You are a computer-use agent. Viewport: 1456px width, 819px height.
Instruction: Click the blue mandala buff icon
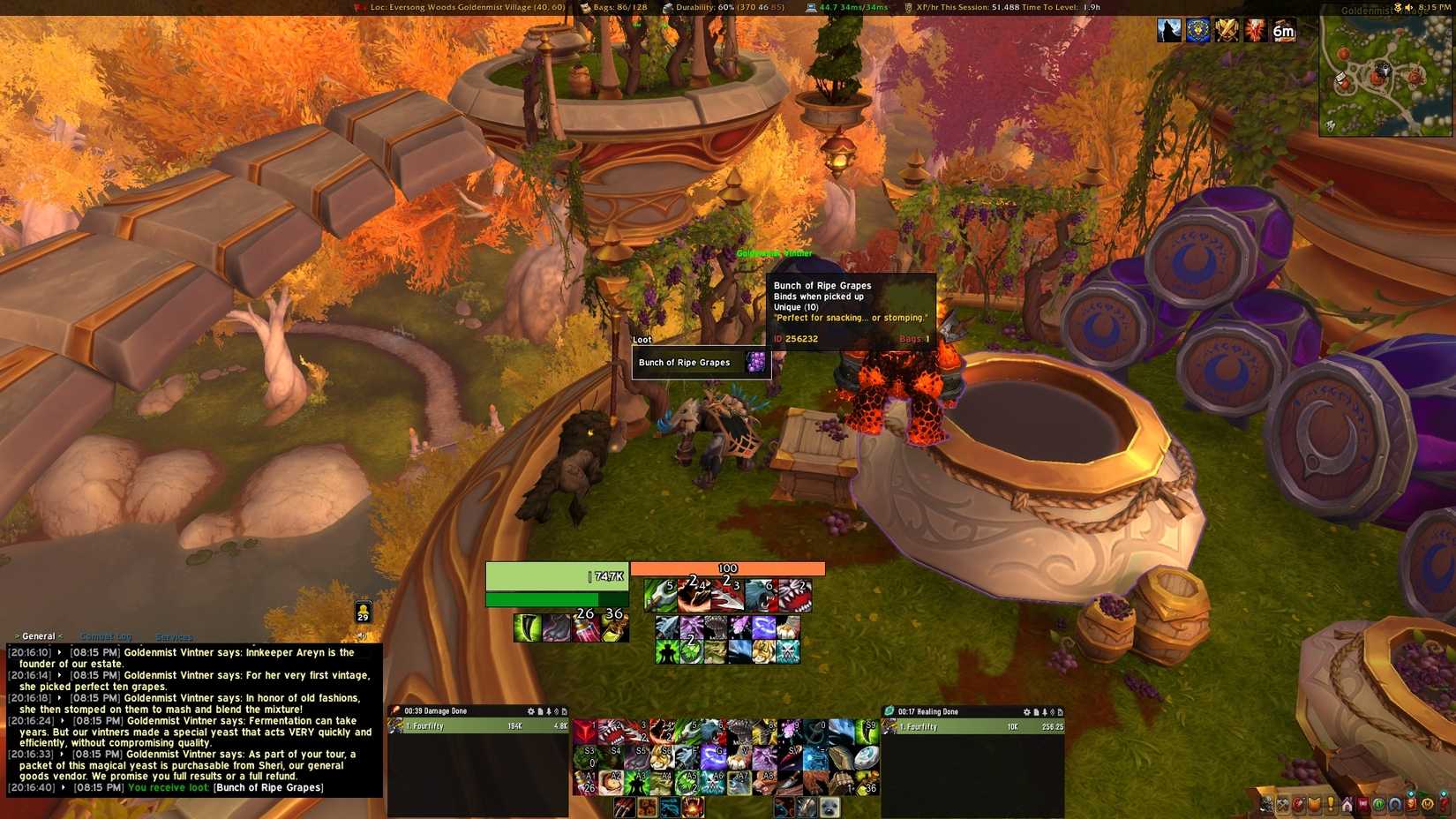(x=1197, y=31)
